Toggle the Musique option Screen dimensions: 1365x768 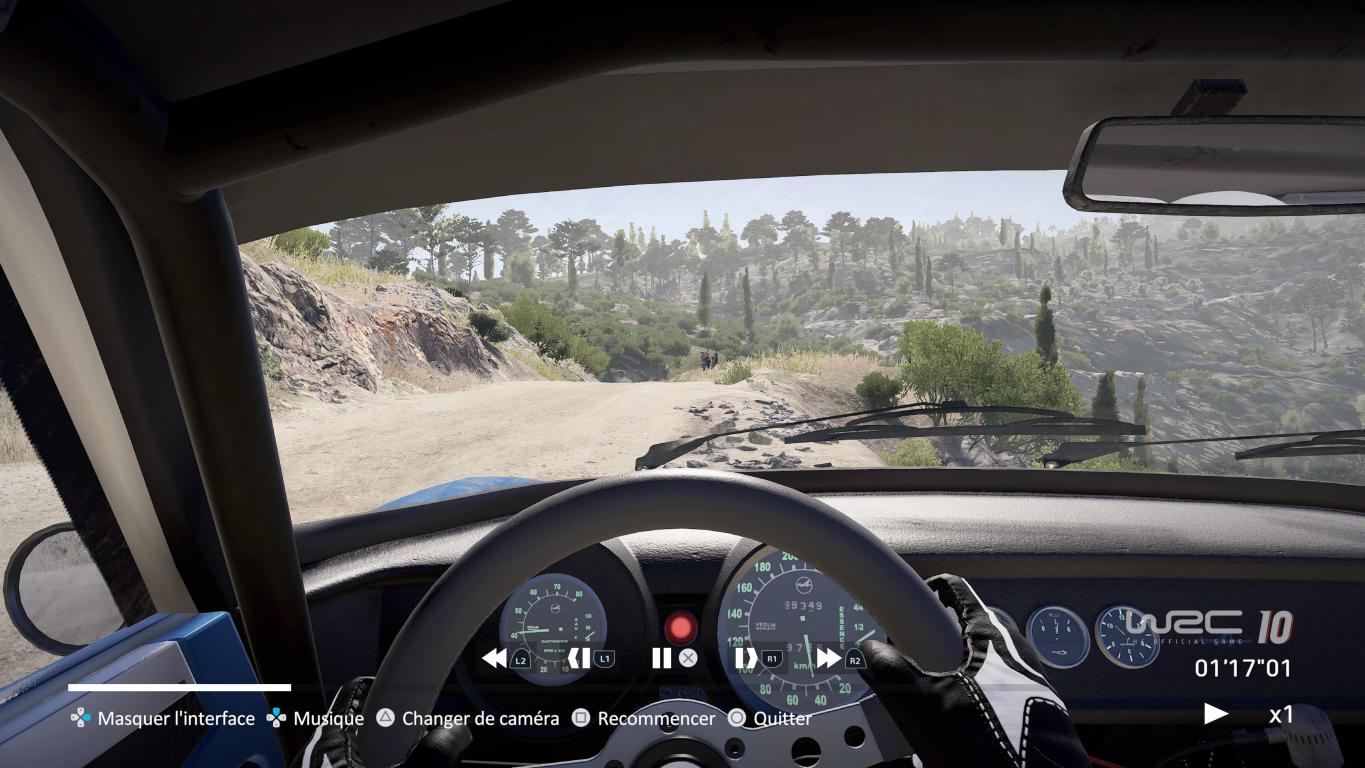point(316,718)
